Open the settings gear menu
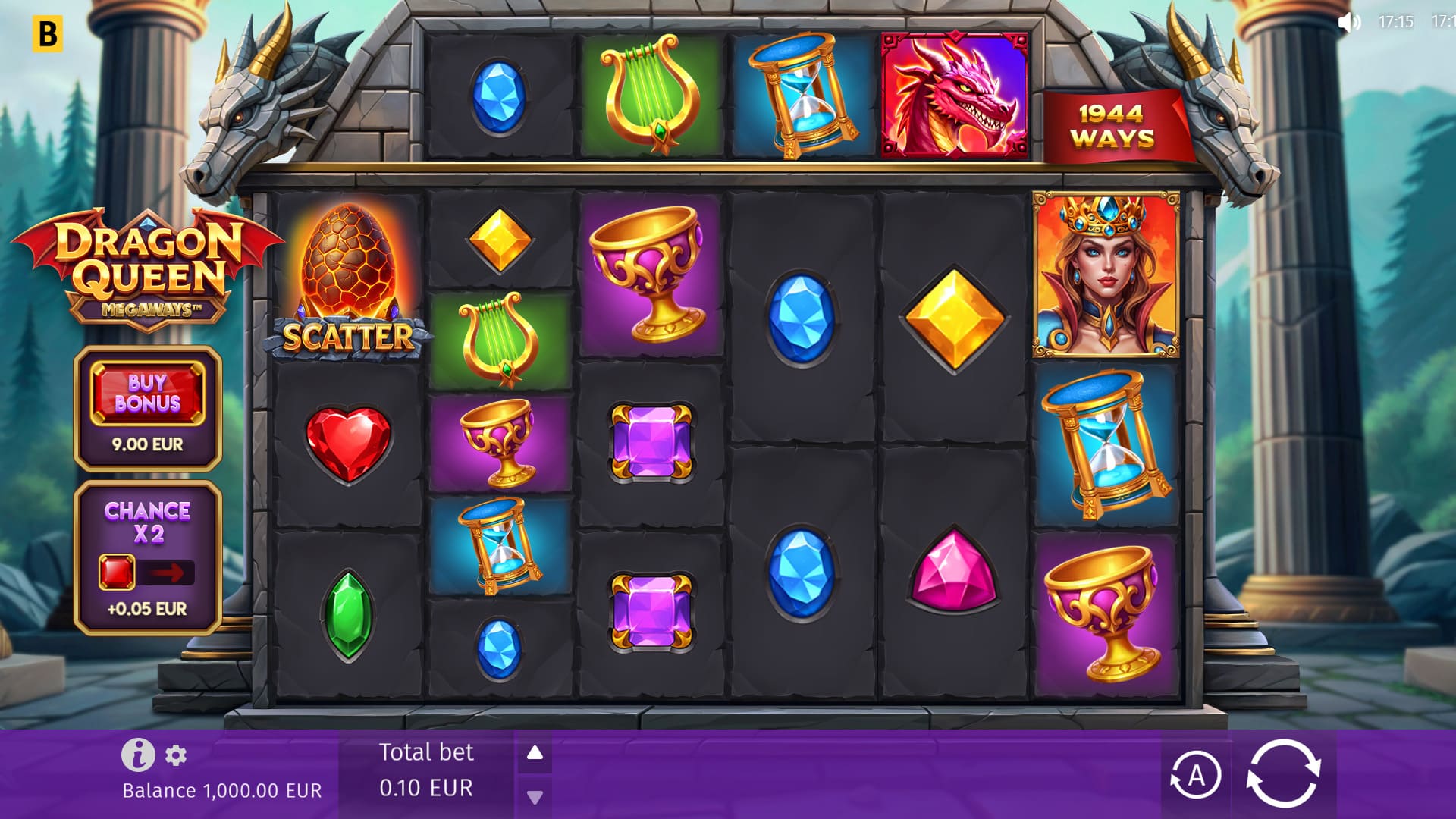This screenshot has width=1456, height=819. [176, 755]
